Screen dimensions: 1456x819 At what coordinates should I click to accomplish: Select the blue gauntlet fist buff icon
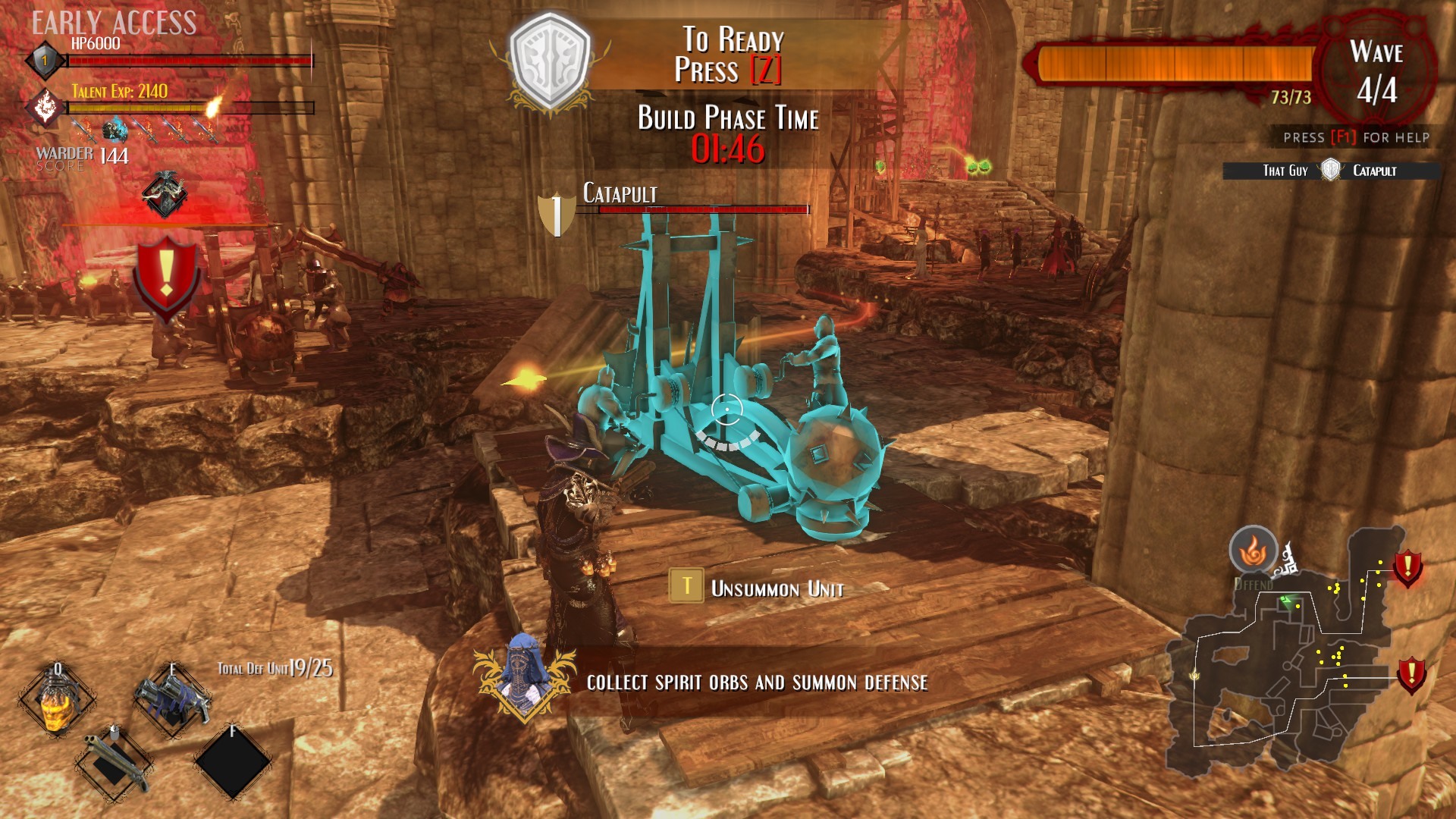pyautogui.click(x=115, y=130)
